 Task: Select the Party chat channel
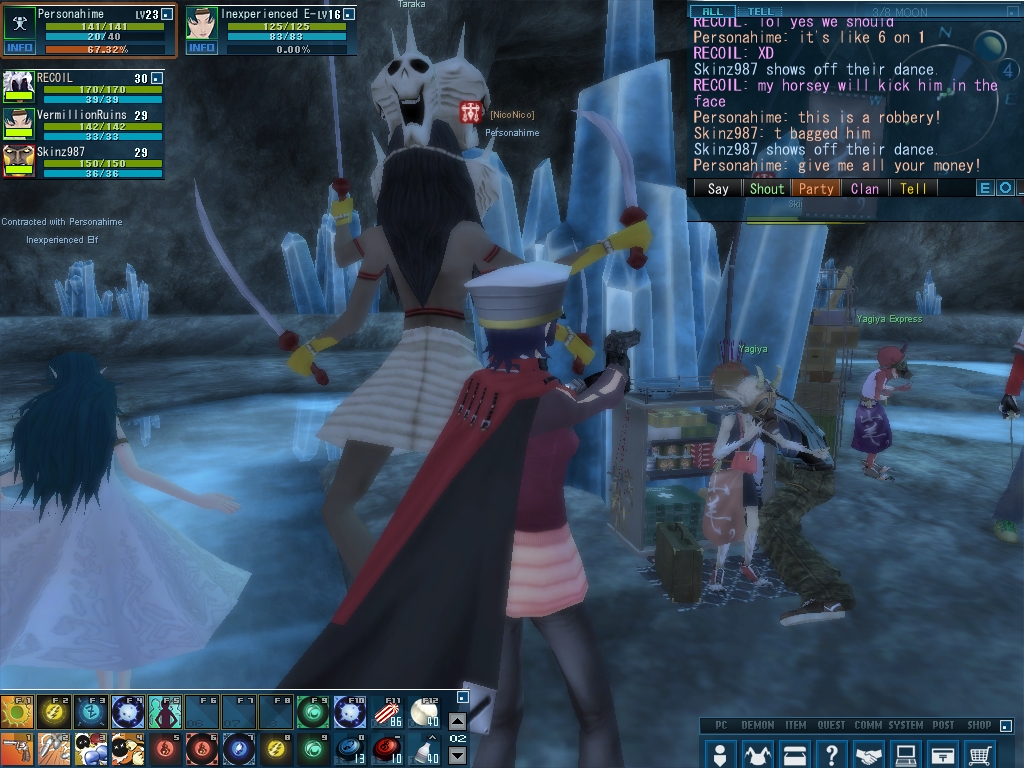pyautogui.click(x=816, y=188)
